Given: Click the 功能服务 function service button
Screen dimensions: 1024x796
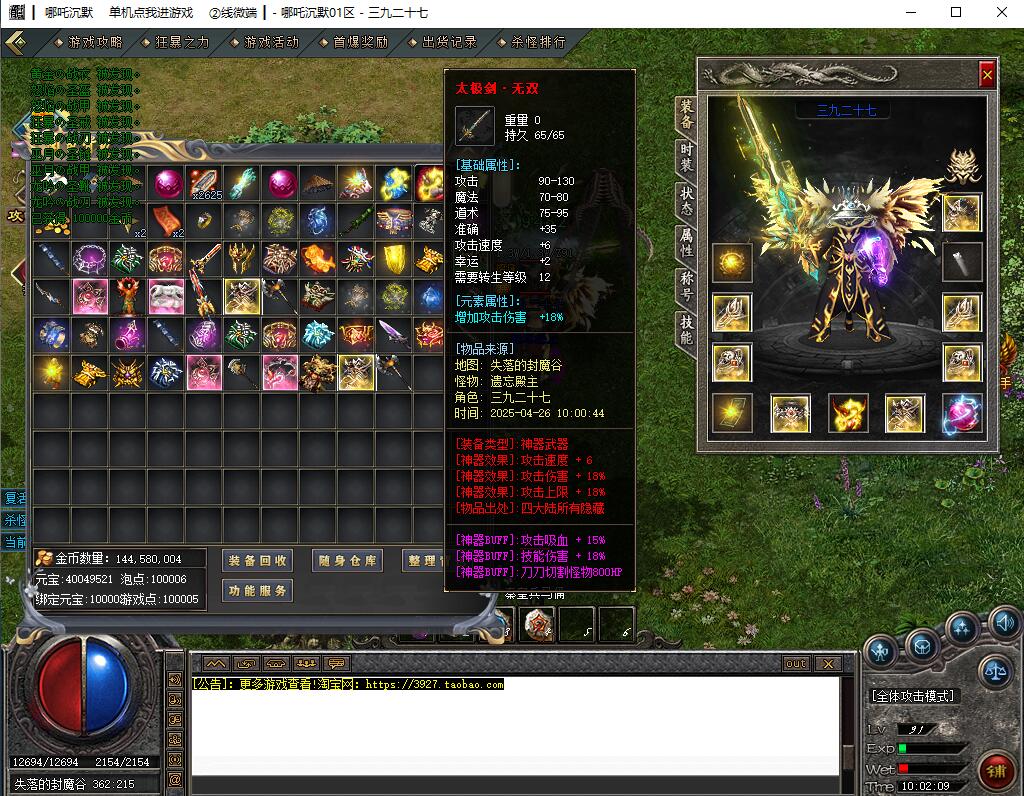Looking at the screenshot, I should pyautogui.click(x=257, y=591).
